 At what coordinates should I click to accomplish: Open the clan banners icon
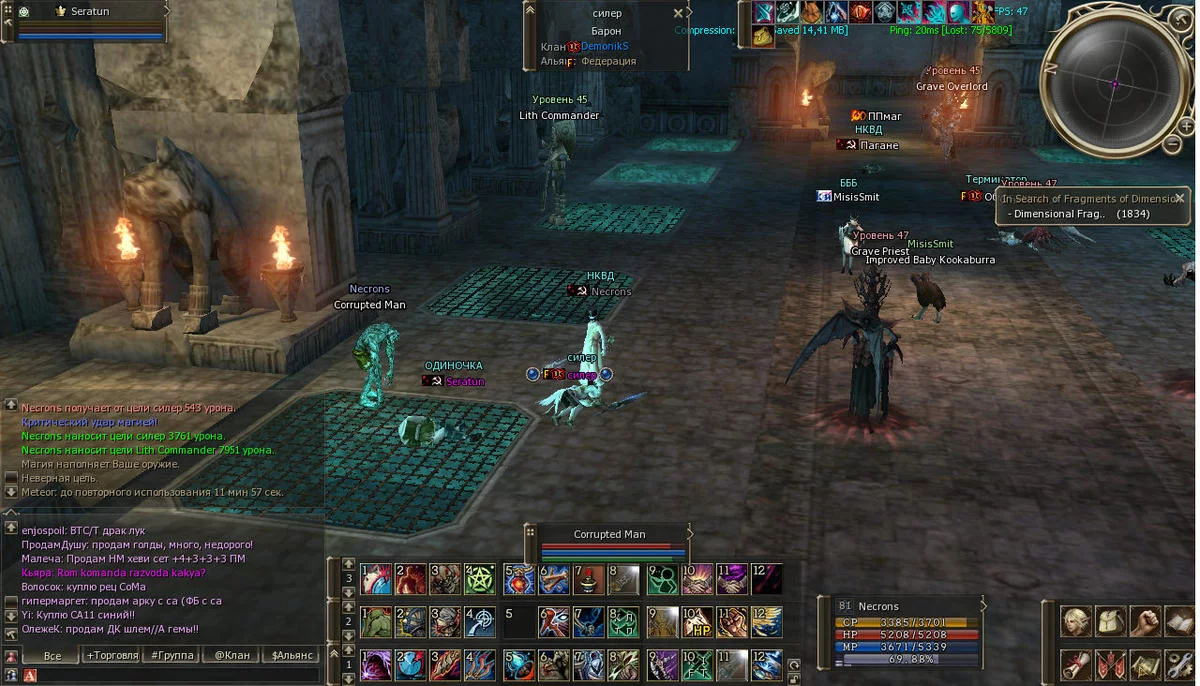pos(1110,663)
